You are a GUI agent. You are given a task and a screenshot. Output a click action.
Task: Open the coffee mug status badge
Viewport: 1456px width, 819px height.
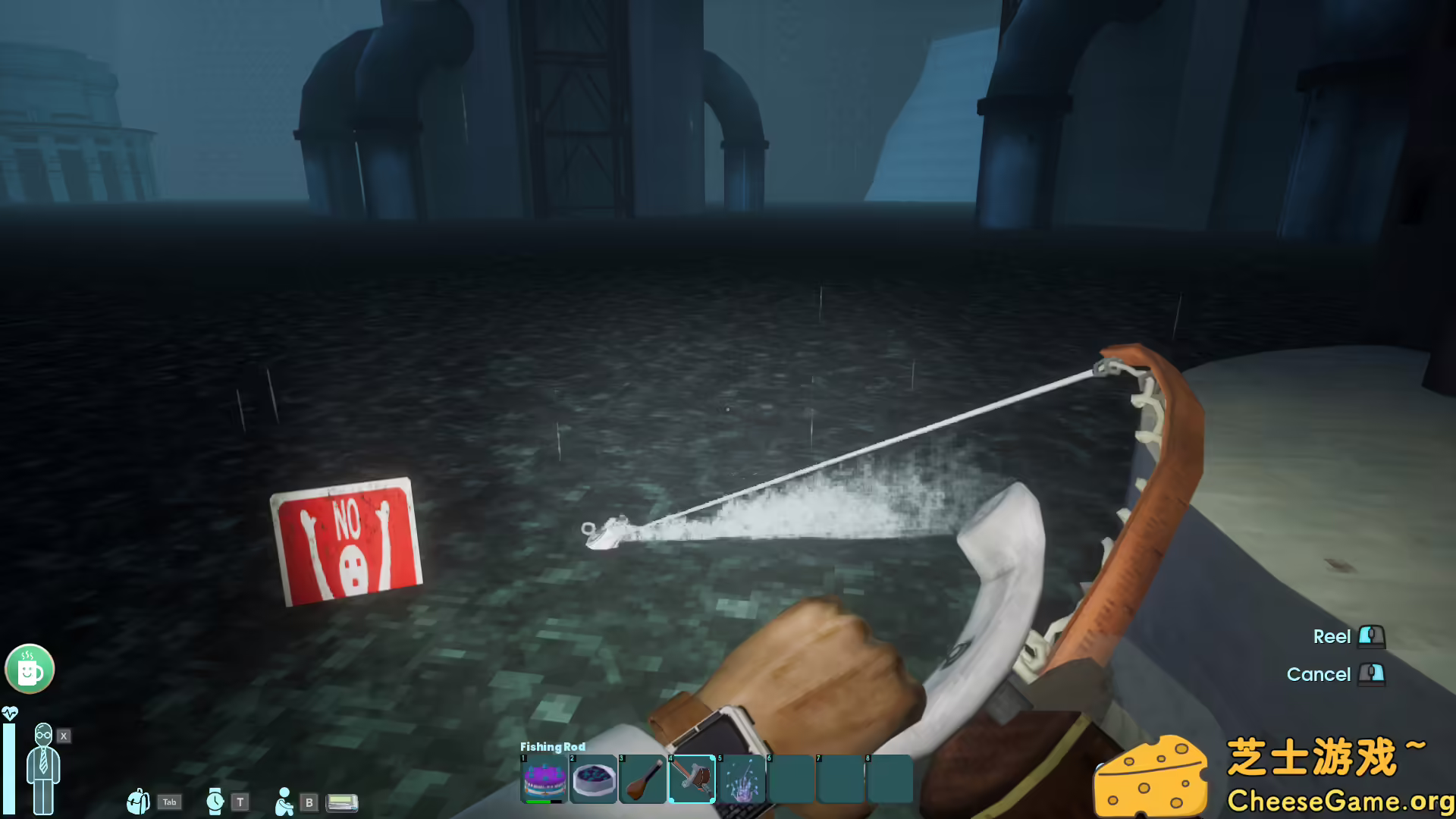[29, 668]
